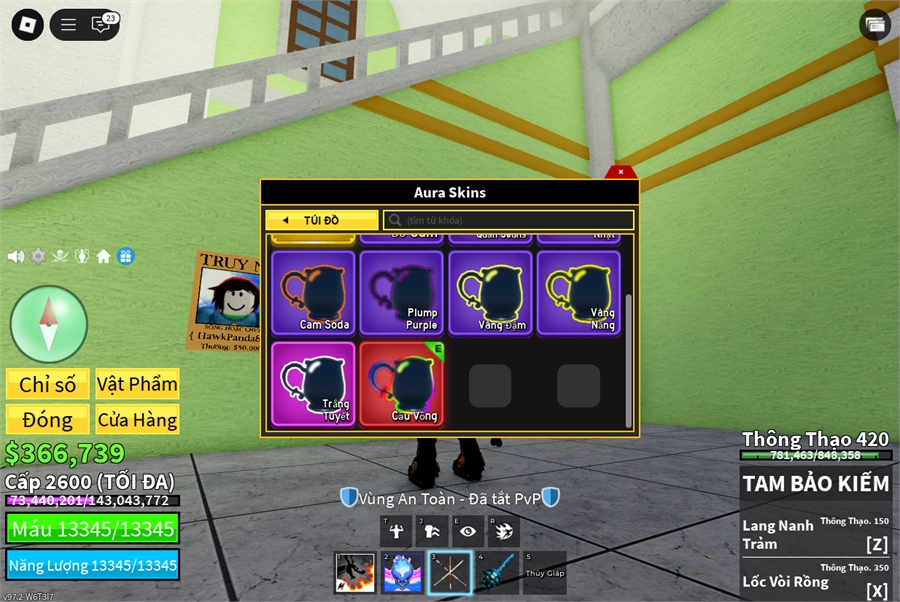Choose the Trắng Tuyết aura skin
The image size is (900, 602).
pyautogui.click(x=313, y=384)
